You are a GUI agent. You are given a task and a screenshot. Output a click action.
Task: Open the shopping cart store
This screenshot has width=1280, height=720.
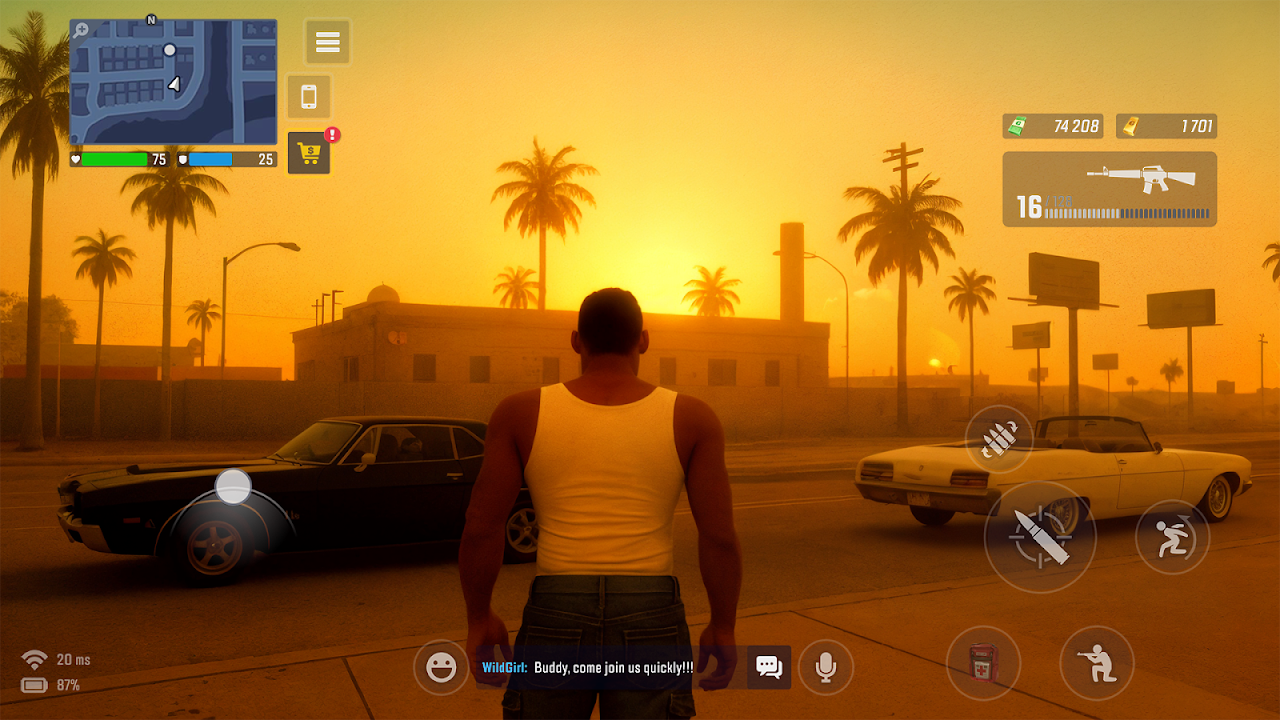click(309, 153)
